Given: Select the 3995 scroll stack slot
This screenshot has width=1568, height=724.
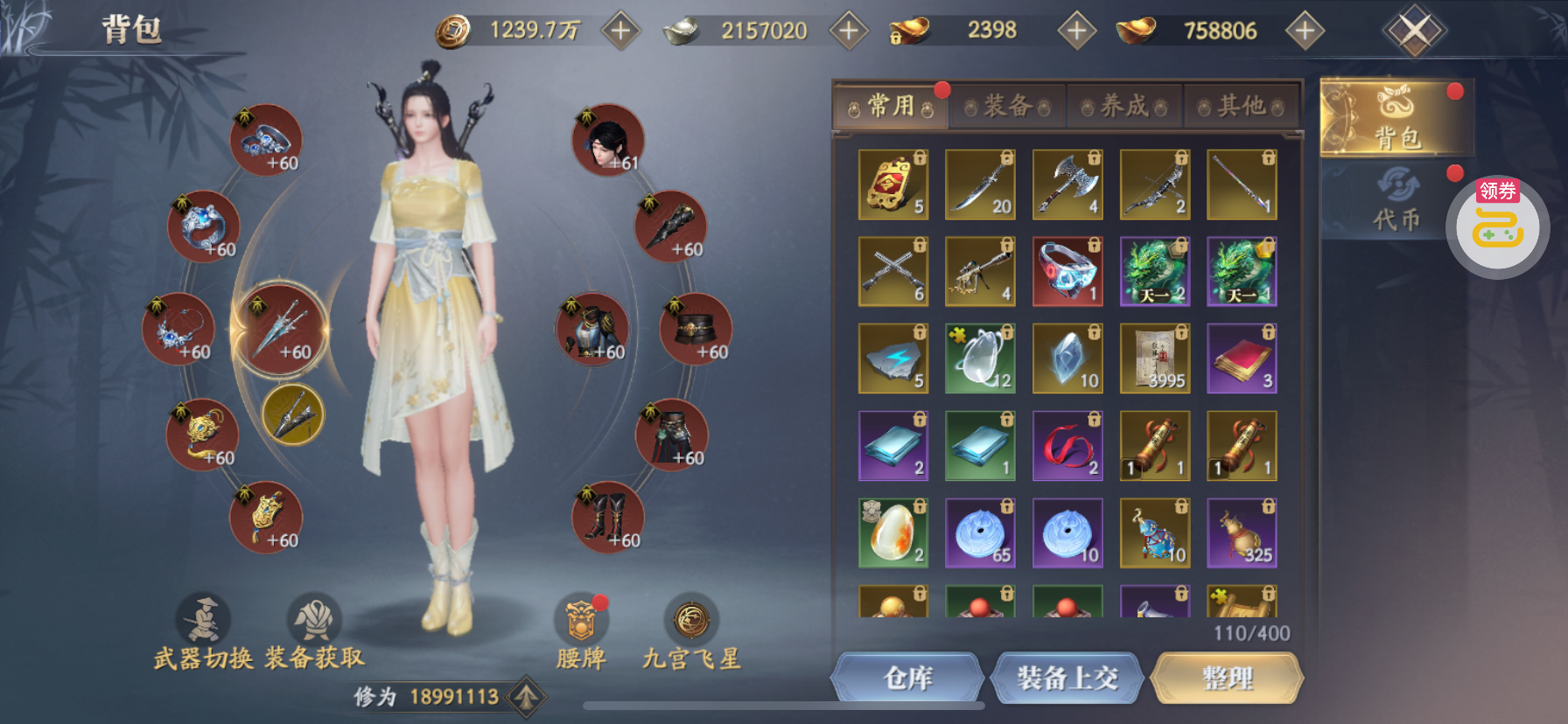Looking at the screenshot, I should (x=1155, y=359).
